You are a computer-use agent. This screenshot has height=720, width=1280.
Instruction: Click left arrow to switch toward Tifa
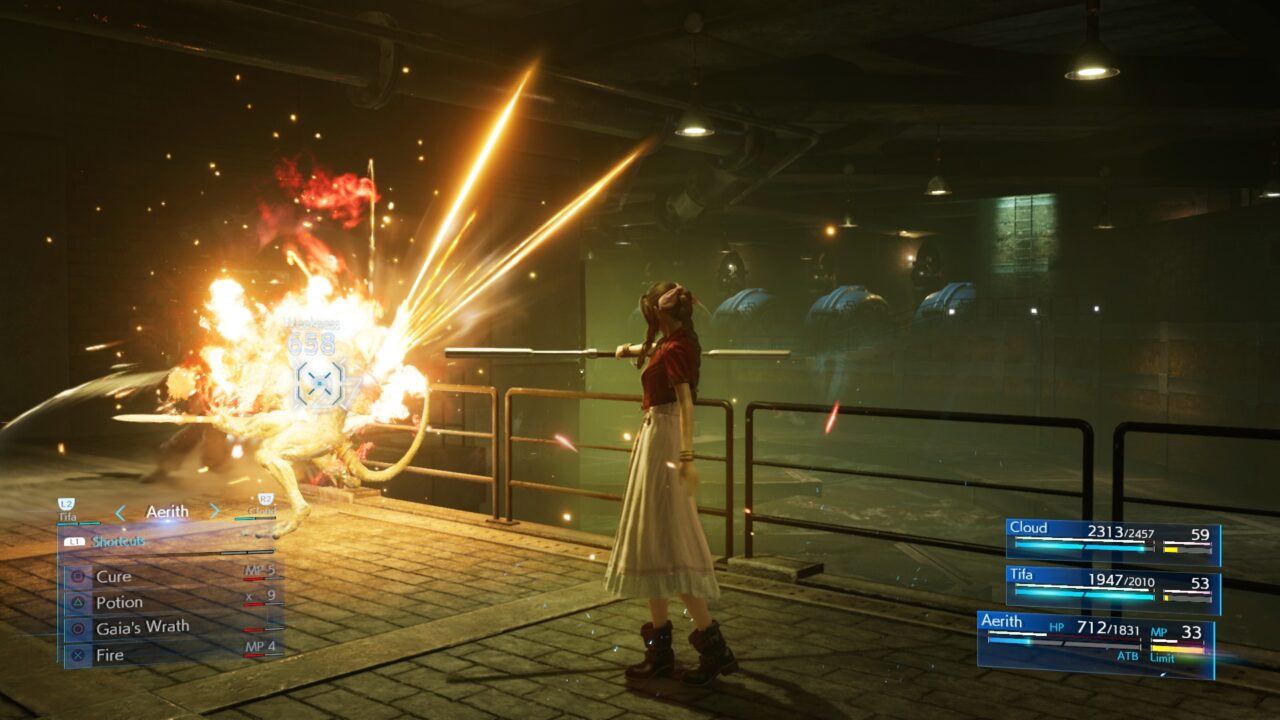coord(119,512)
